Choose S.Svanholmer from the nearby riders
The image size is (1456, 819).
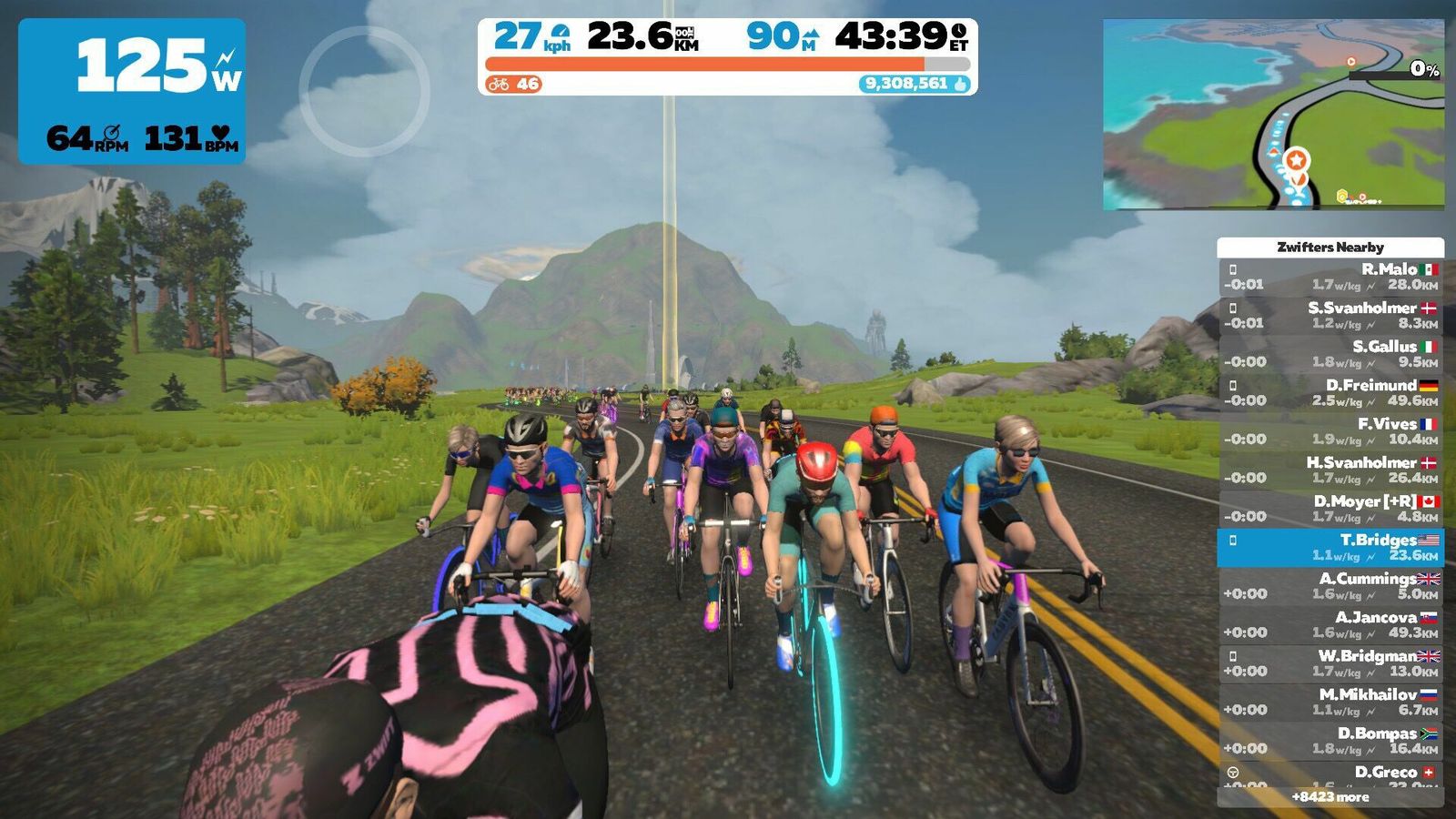(1330, 315)
